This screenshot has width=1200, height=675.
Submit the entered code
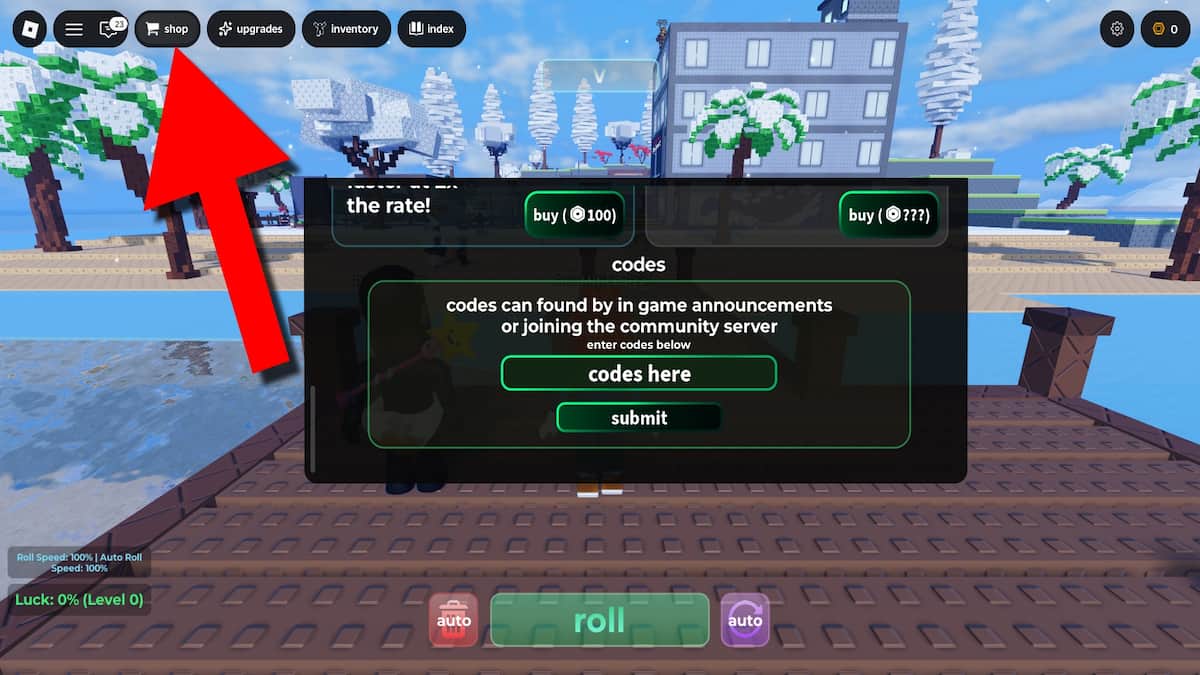[639, 418]
